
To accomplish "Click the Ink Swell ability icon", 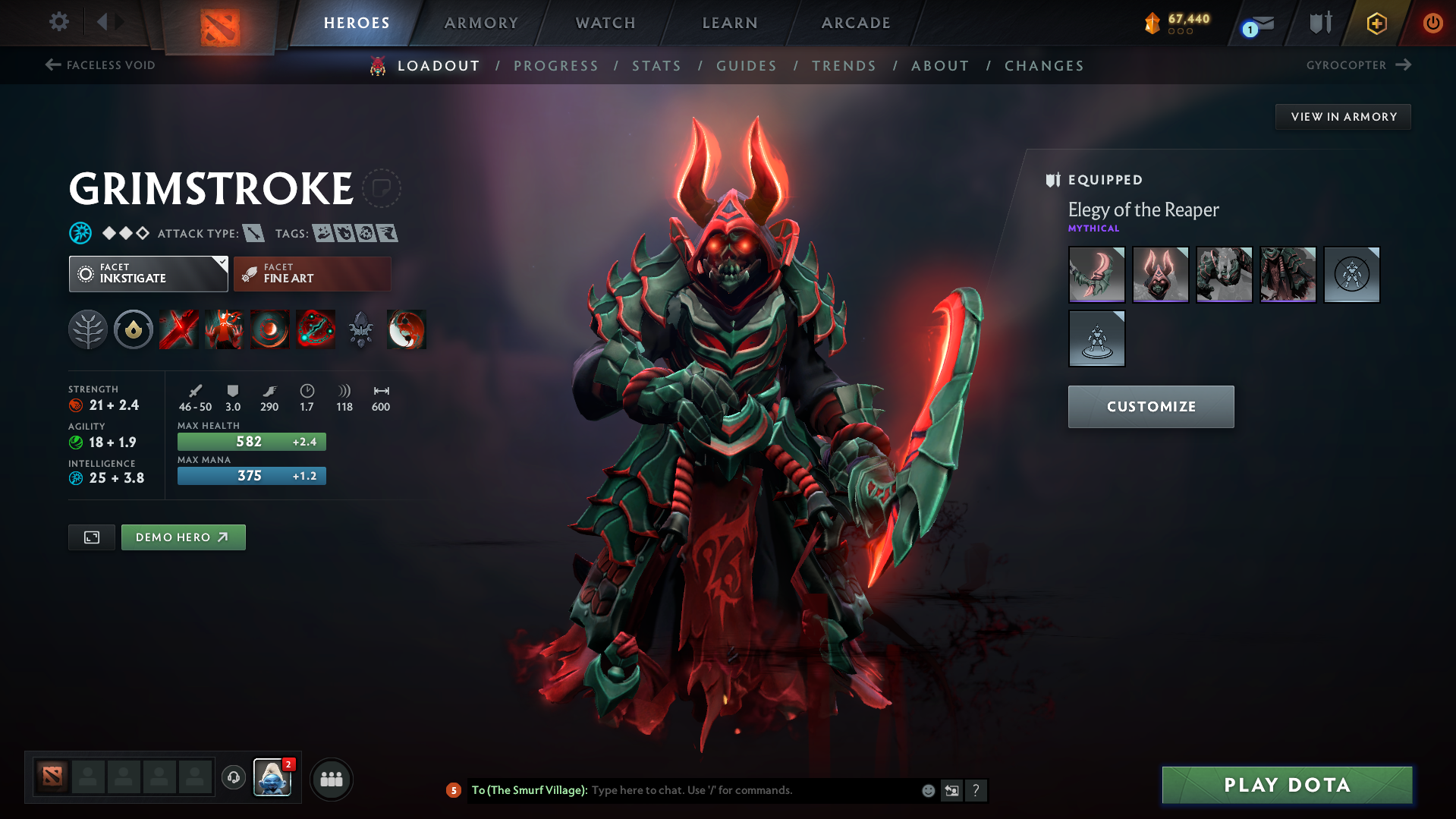I will [269, 329].
